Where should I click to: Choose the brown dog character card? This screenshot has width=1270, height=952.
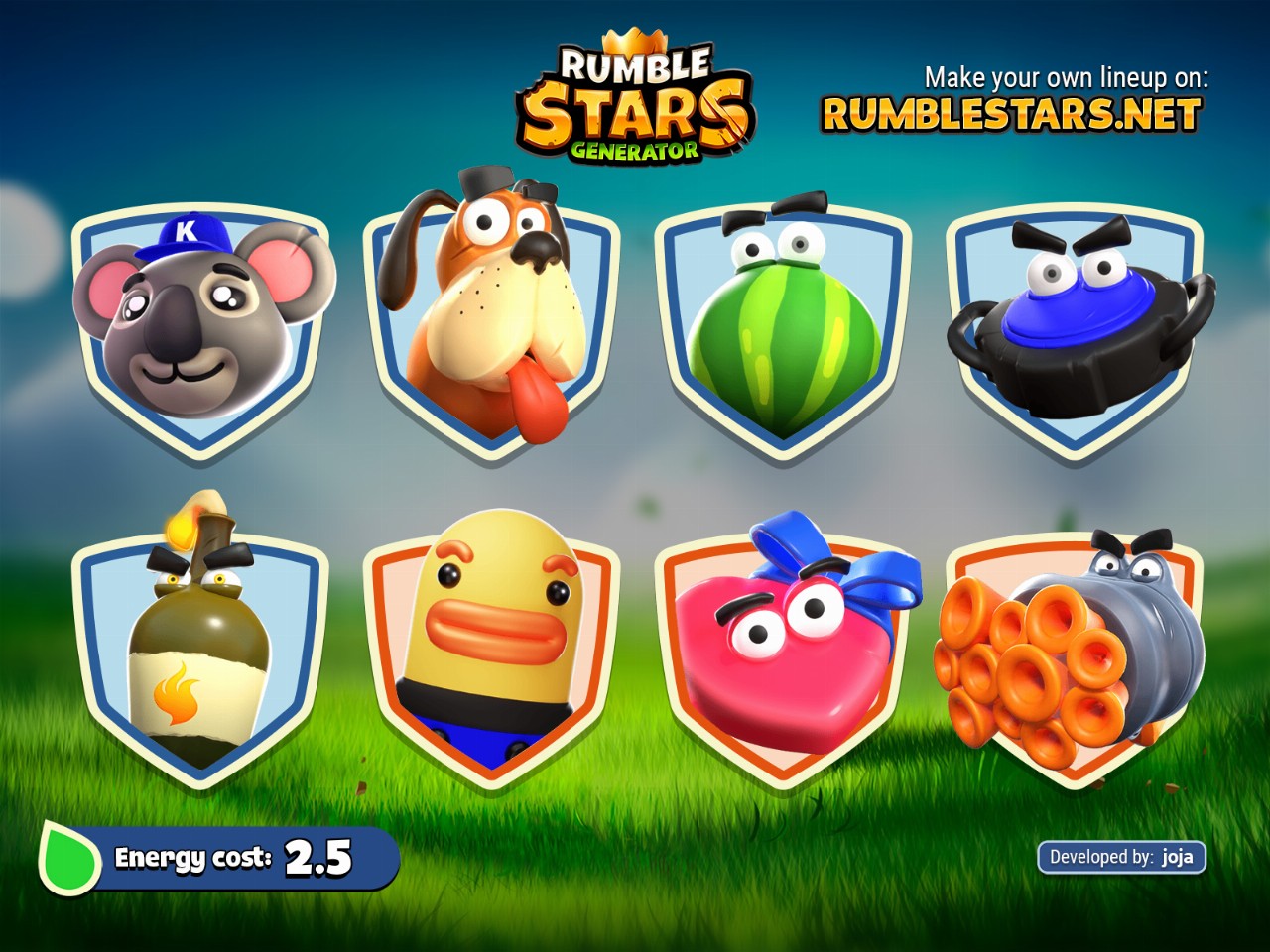click(x=492, y=317)
